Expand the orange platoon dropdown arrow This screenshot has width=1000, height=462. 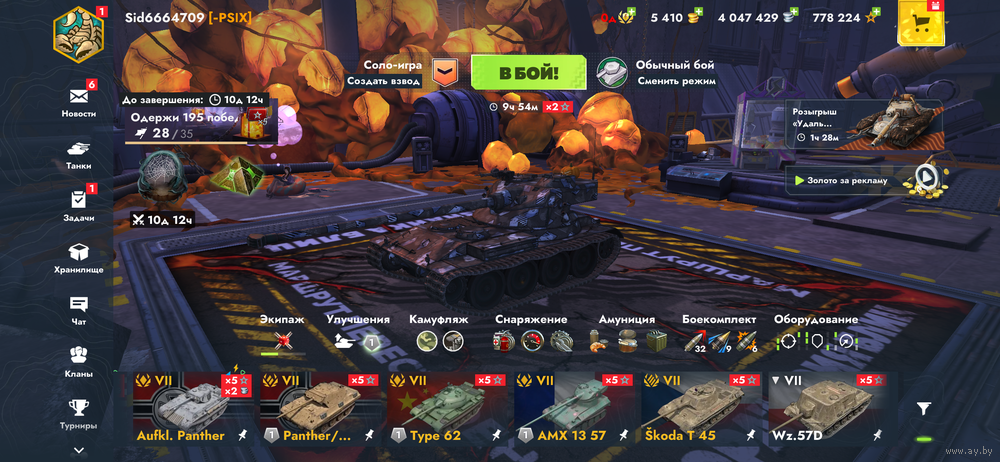pos(444,72)
